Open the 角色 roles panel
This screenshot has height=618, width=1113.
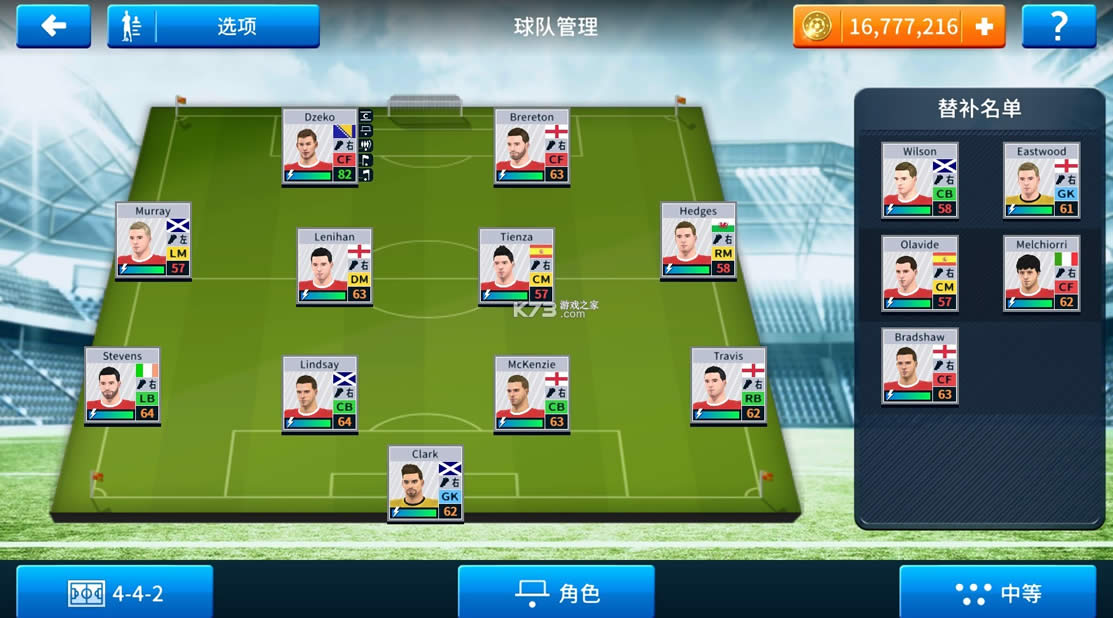coord(556,593)
